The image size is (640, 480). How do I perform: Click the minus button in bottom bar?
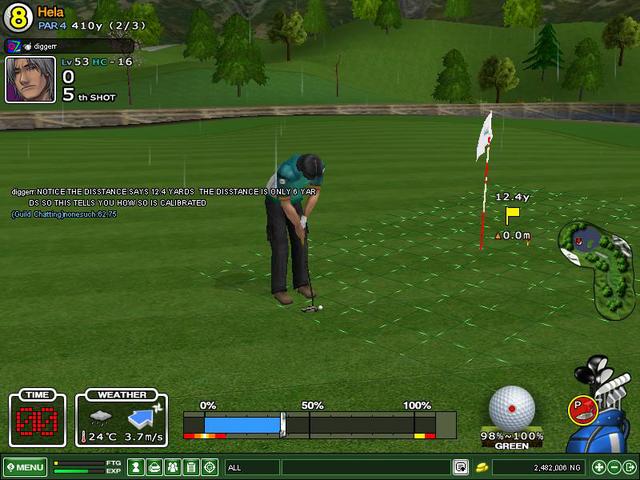(614, 467)
